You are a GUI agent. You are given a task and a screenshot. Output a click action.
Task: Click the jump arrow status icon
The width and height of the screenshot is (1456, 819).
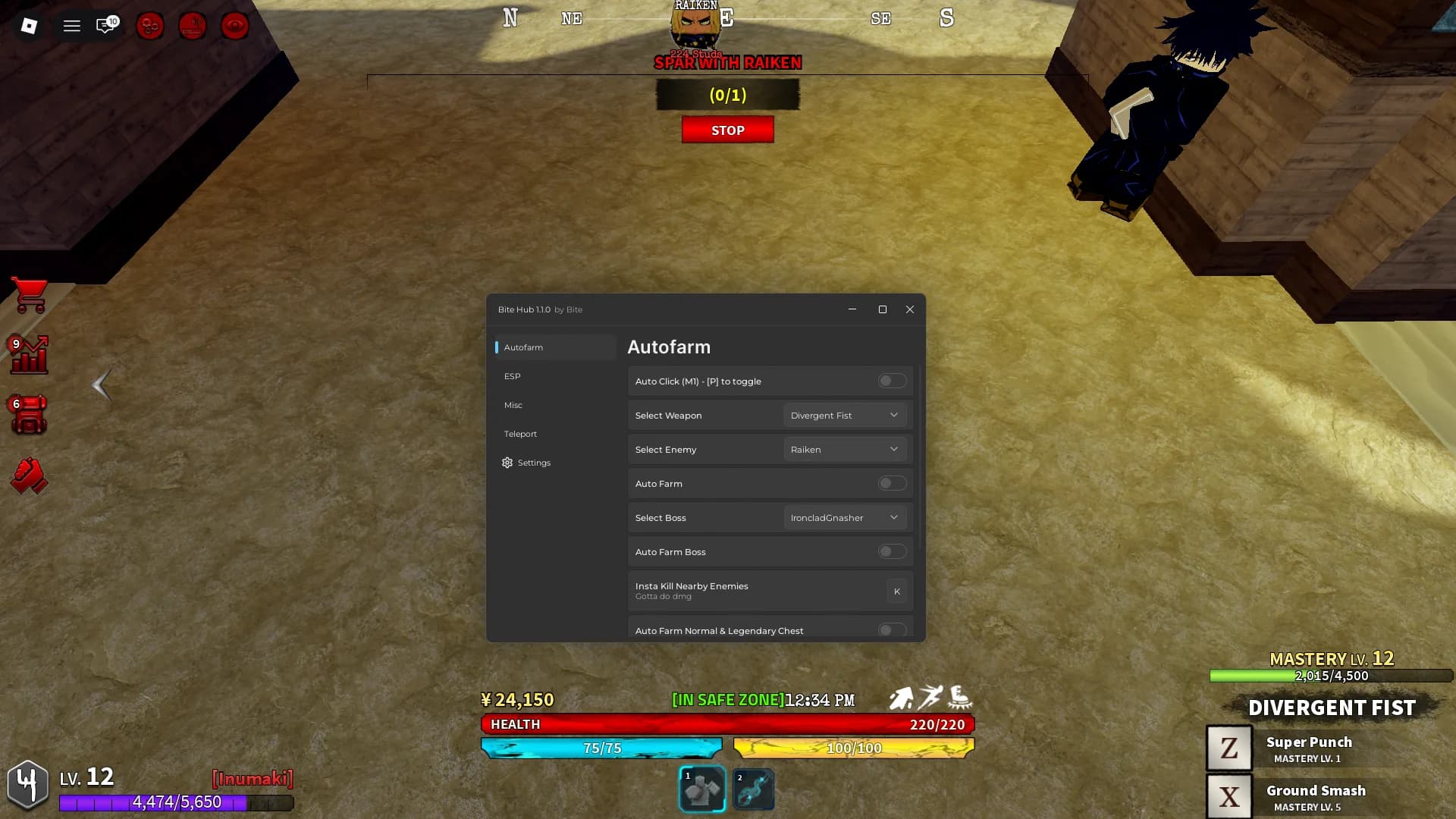[902, 698]
